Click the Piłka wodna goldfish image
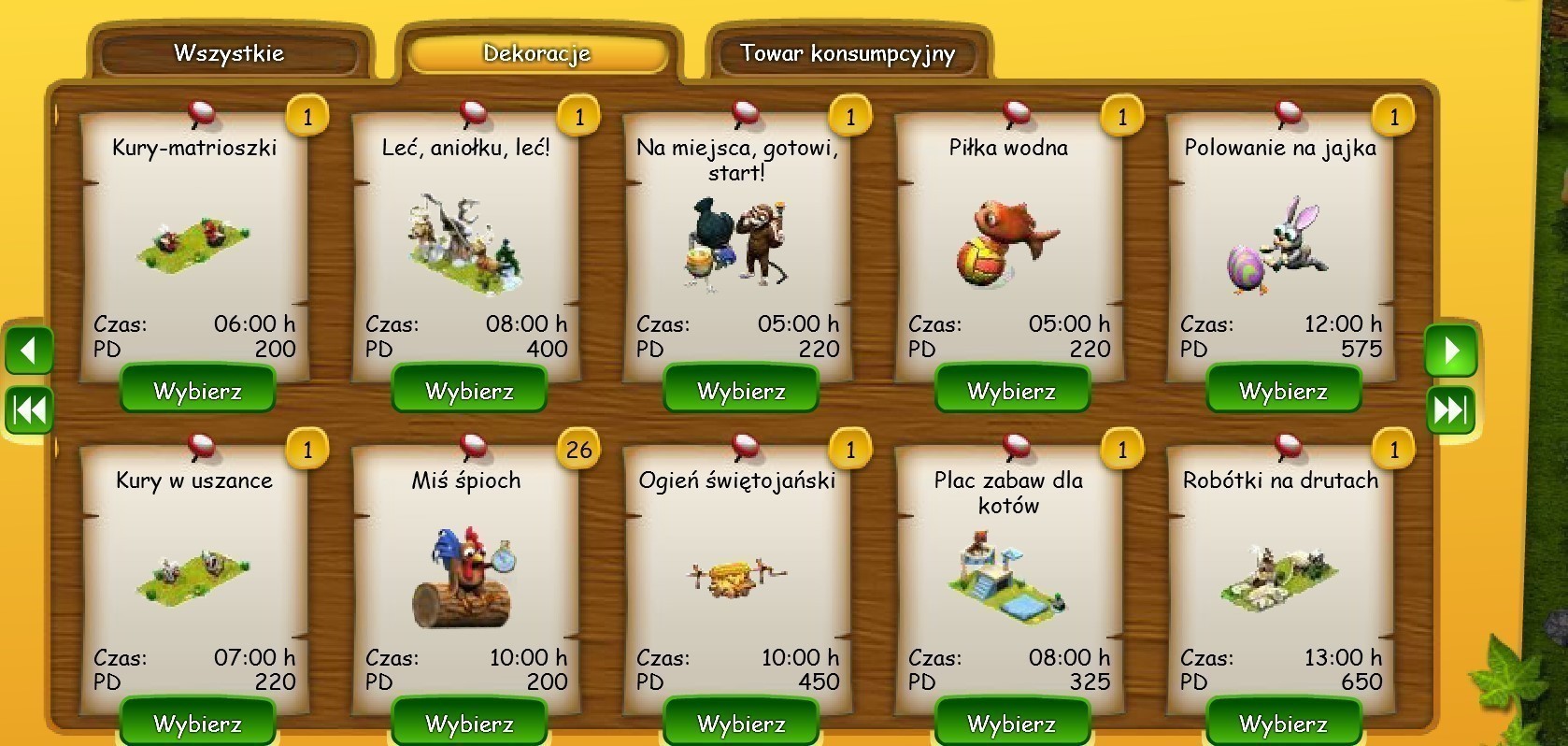Screen dimensions: 1568x746 pos(1006,242)
